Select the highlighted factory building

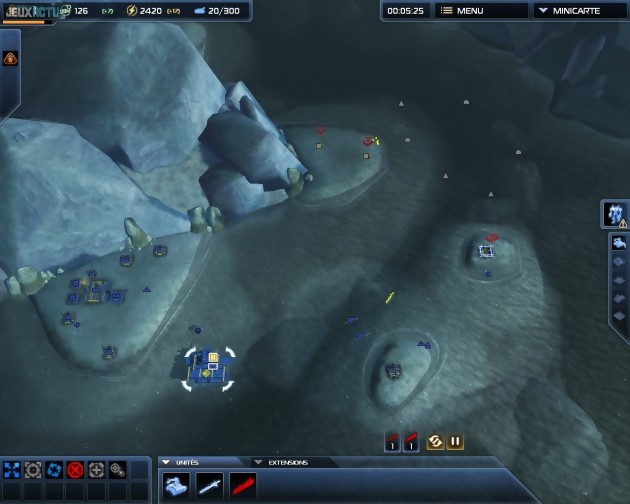[x=208, y=366]
